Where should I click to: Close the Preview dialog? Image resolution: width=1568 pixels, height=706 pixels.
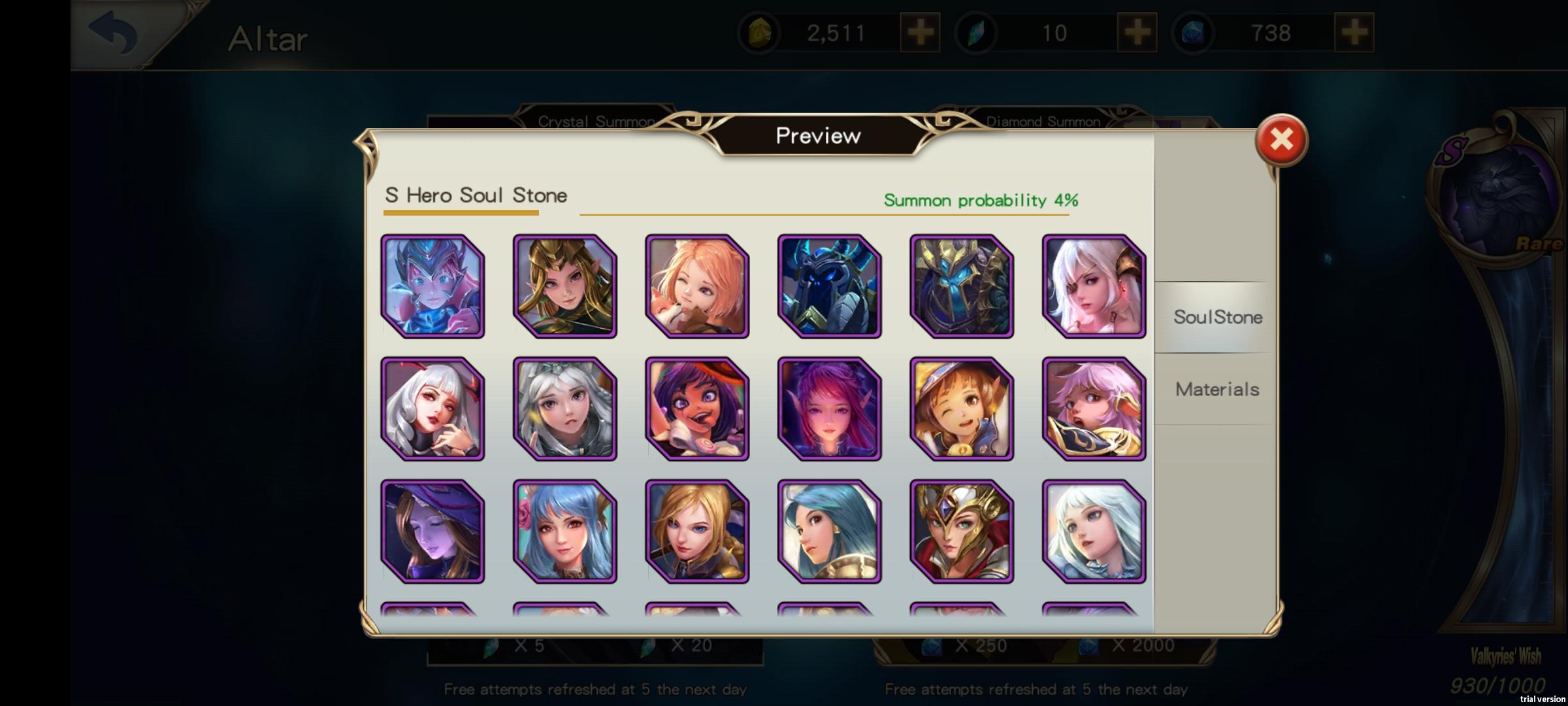pos(1282,139)
